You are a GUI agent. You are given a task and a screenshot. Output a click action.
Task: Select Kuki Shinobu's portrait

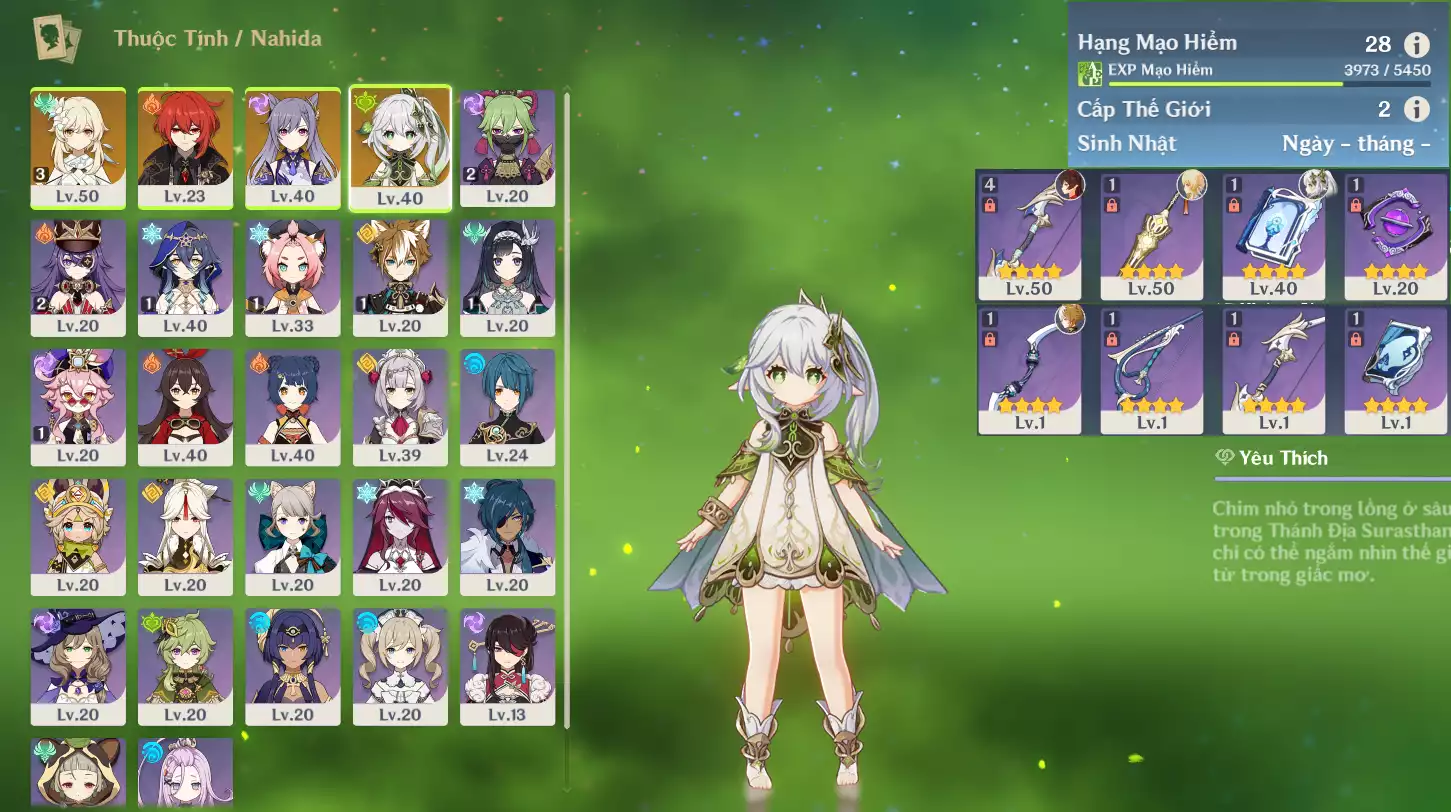507,147
